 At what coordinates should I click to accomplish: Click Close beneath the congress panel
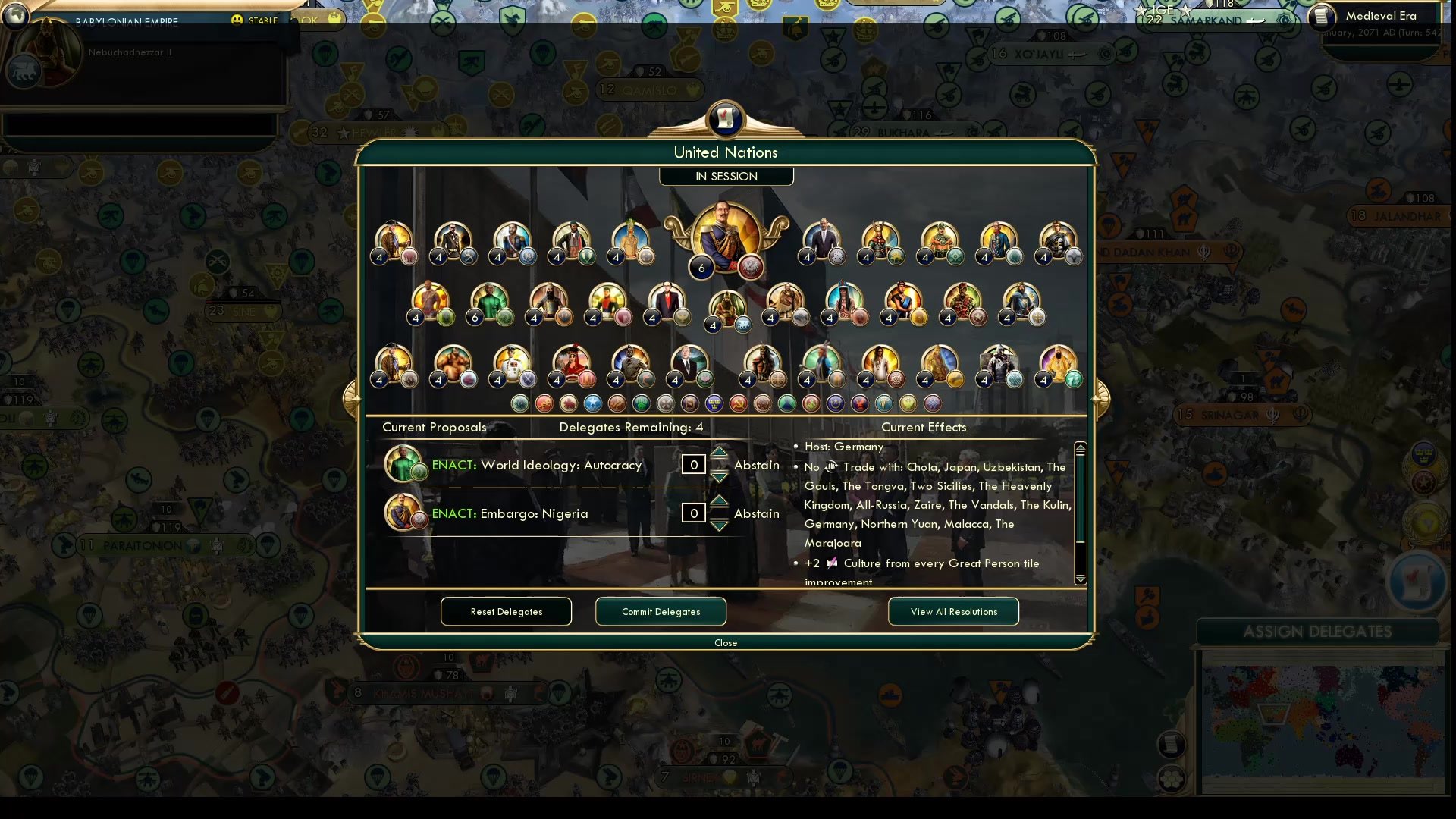tap(726, 642)
